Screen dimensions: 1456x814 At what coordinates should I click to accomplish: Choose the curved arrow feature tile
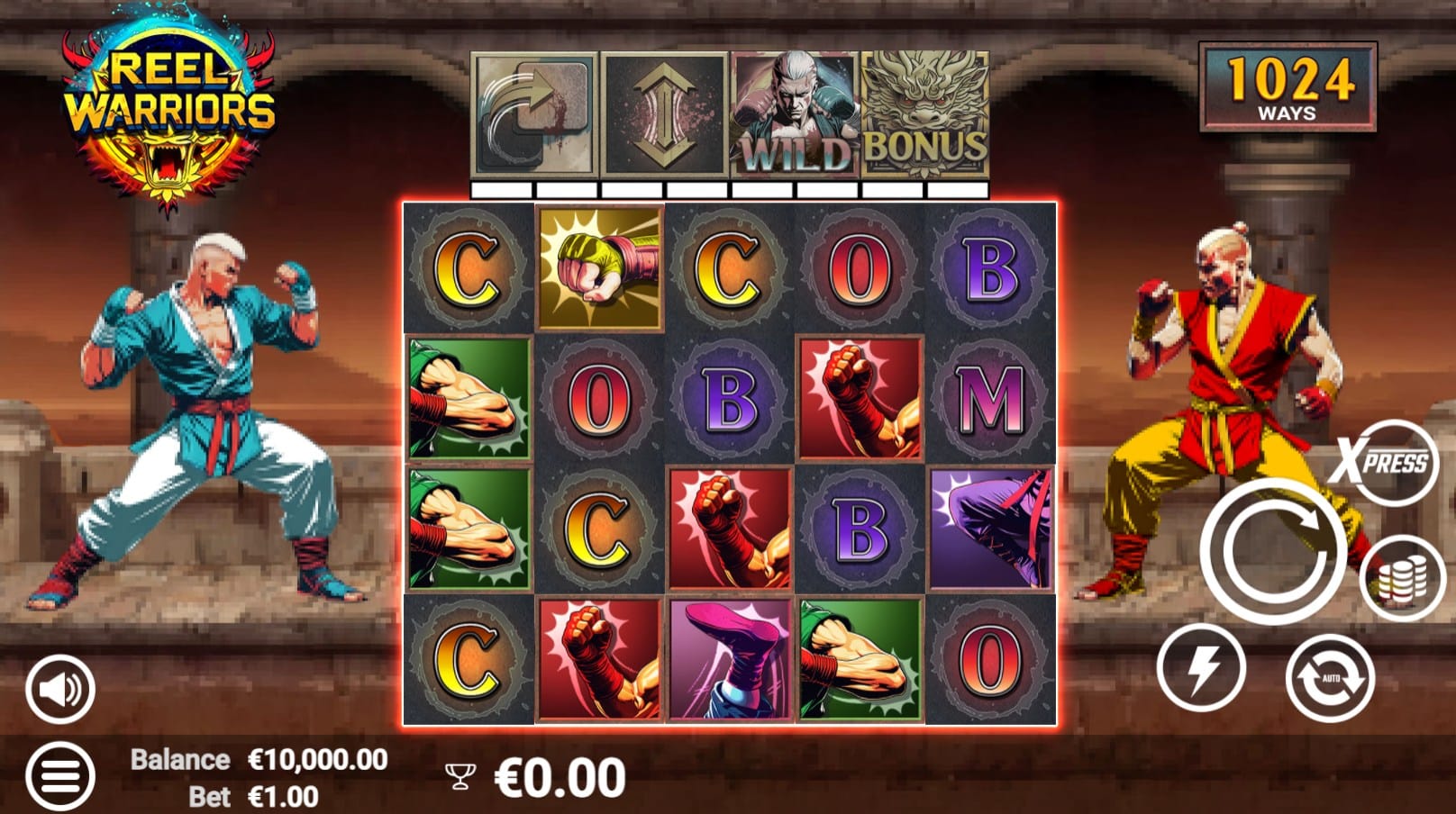tap(534, 114)
